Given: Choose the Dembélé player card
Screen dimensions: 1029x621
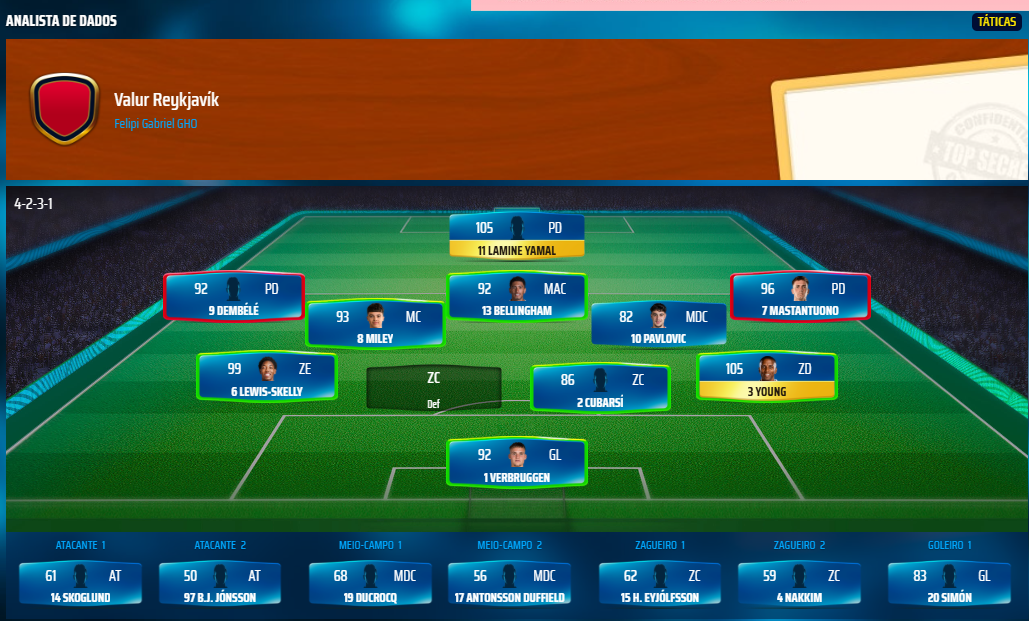Looking at the screenshot, I should tap(234, 297).
